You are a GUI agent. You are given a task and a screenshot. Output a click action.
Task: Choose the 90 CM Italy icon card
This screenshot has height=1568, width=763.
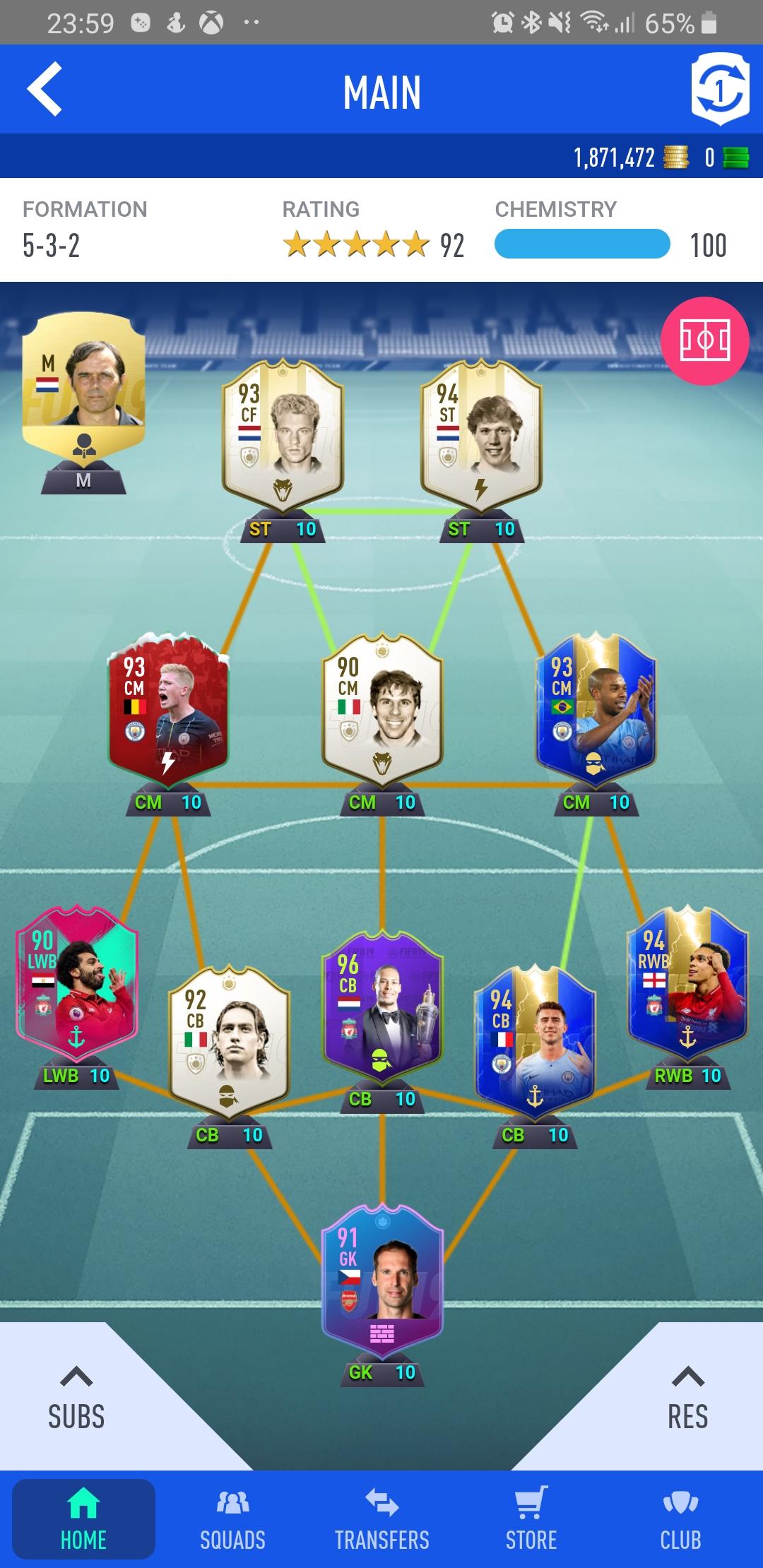(x=382, y=709)
